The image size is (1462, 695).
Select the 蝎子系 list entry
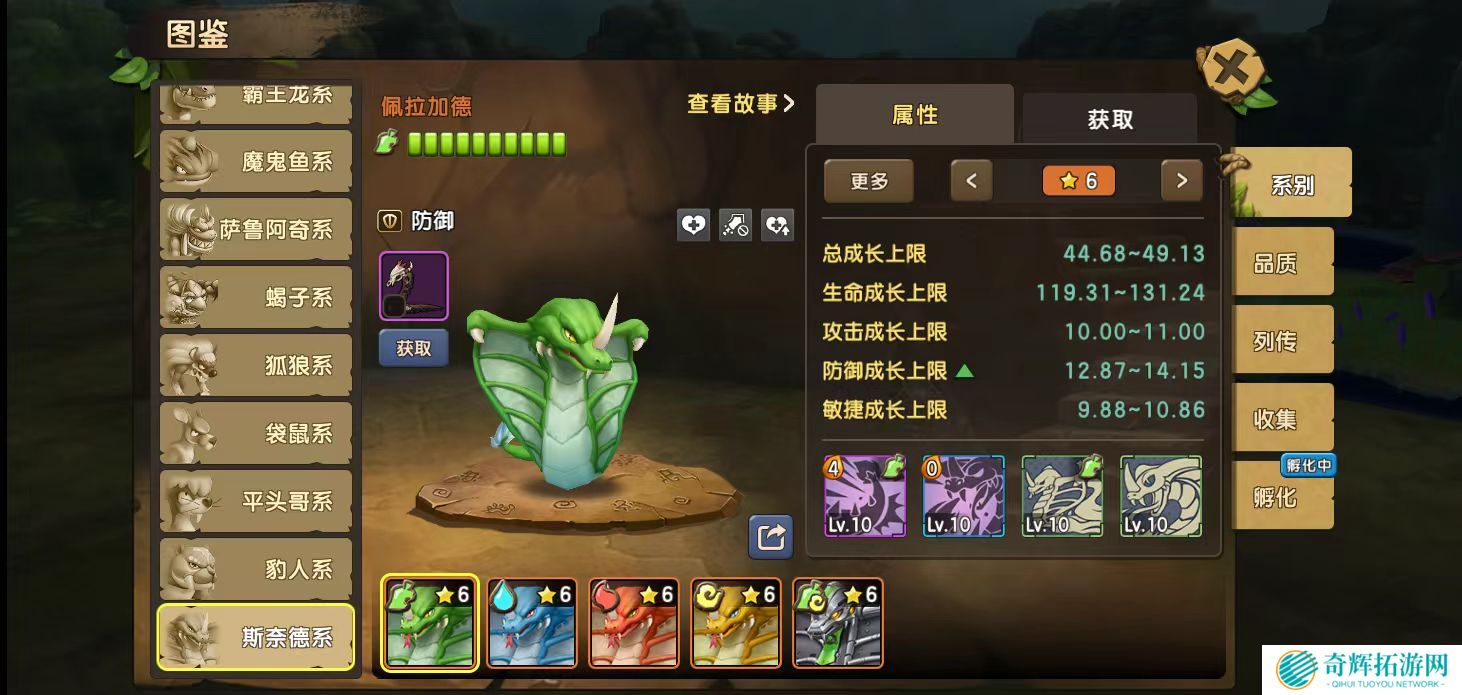(x=256, y=297)
